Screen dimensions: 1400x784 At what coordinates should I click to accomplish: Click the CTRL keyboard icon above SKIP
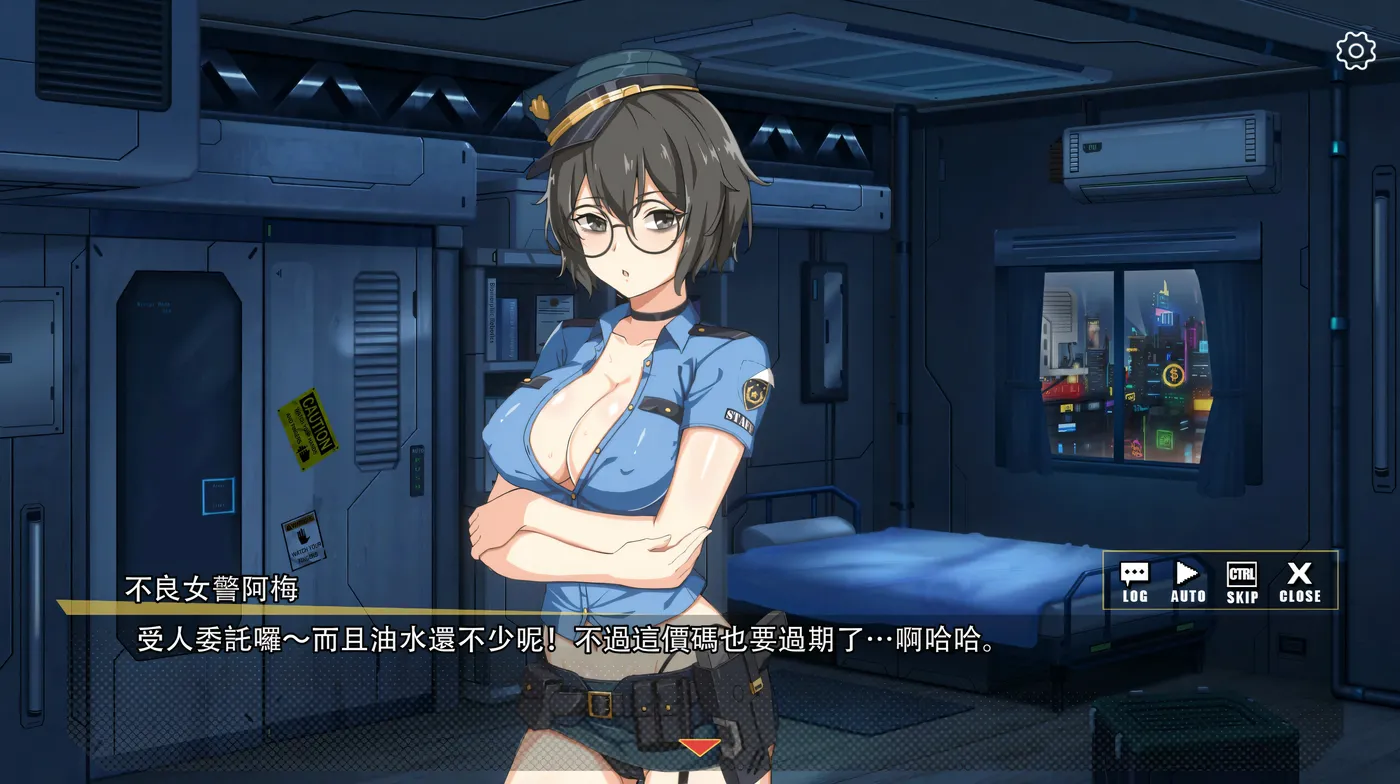point(1243,574)
